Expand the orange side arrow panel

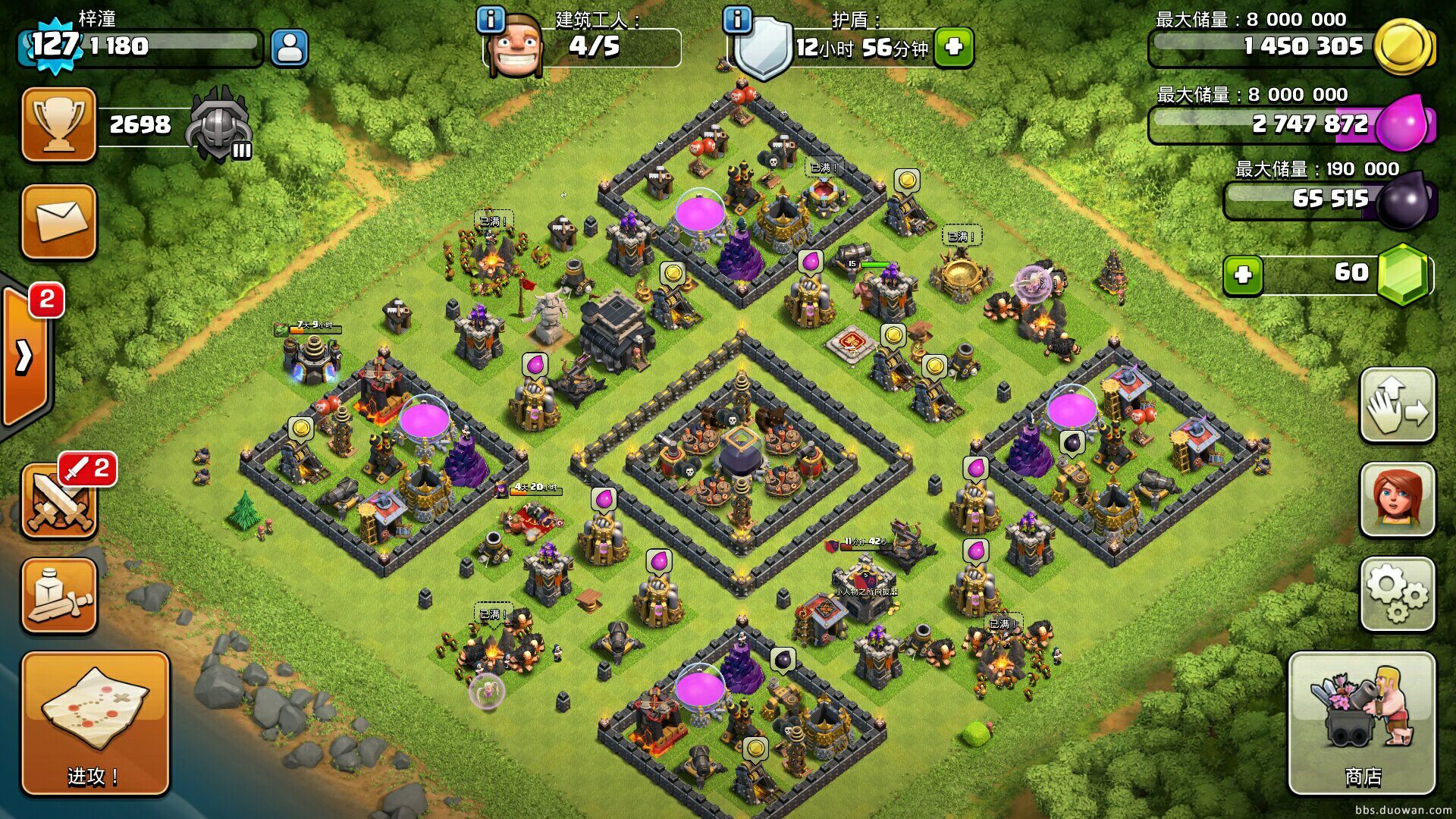click(x=25, y=356)
